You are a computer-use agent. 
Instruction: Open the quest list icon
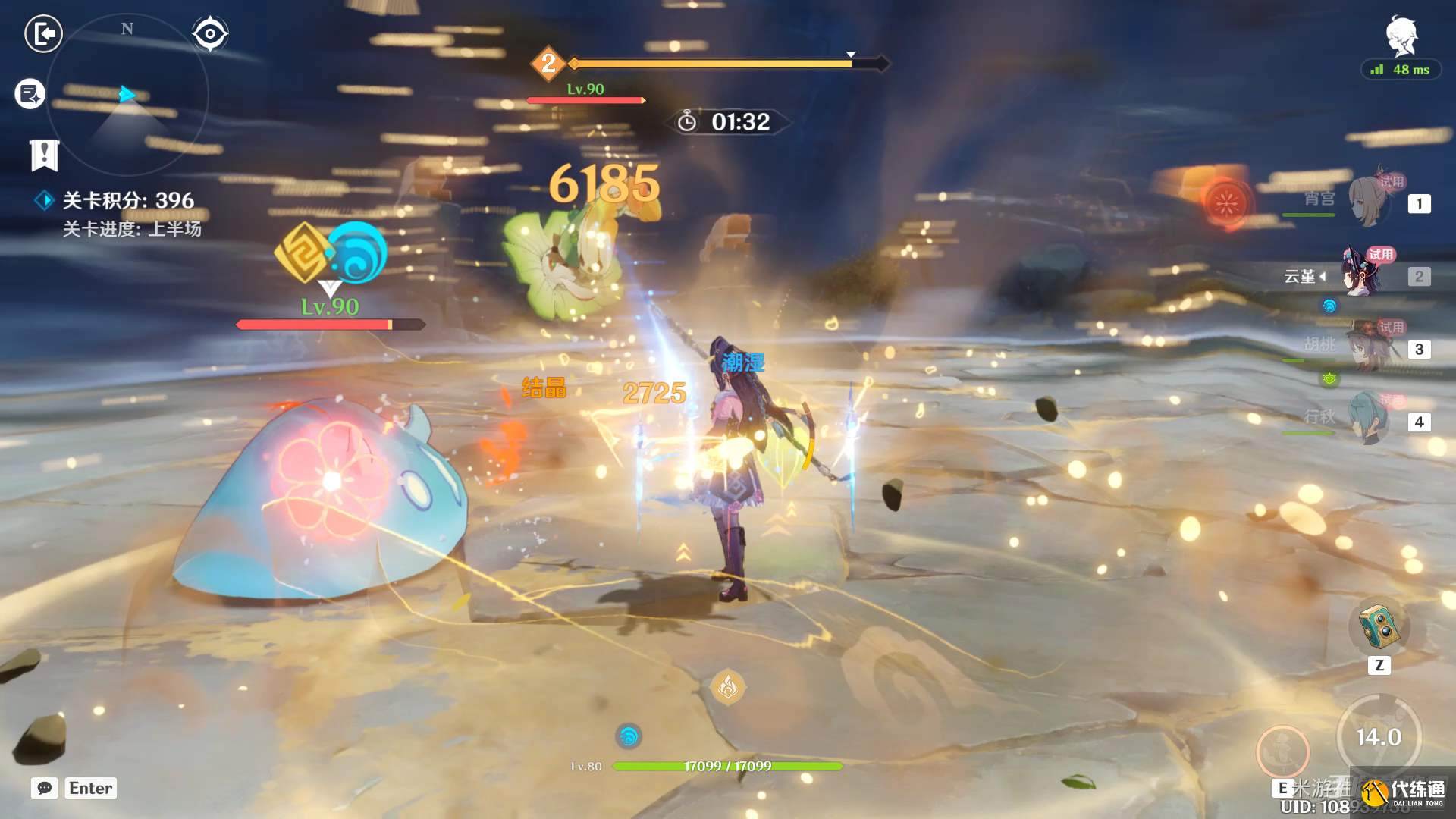point(30,94)
